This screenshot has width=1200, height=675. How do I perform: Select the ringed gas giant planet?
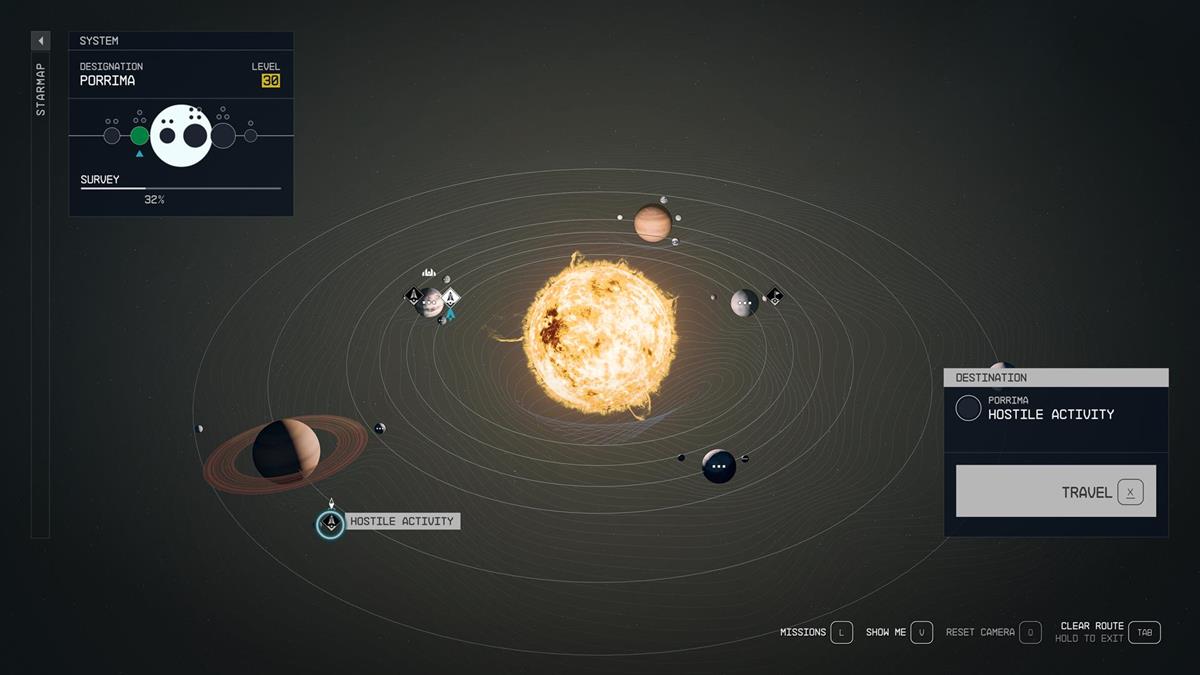pyautogui.click(x=286, y=452)
